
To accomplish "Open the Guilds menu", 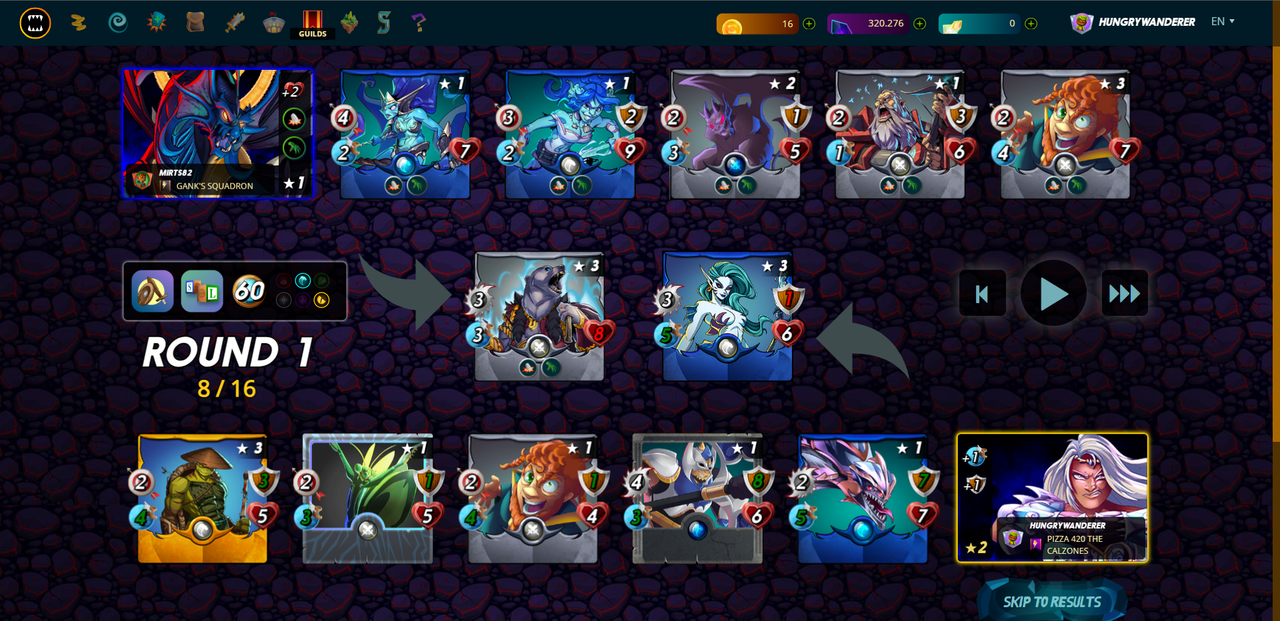I will tap(312, 22).
